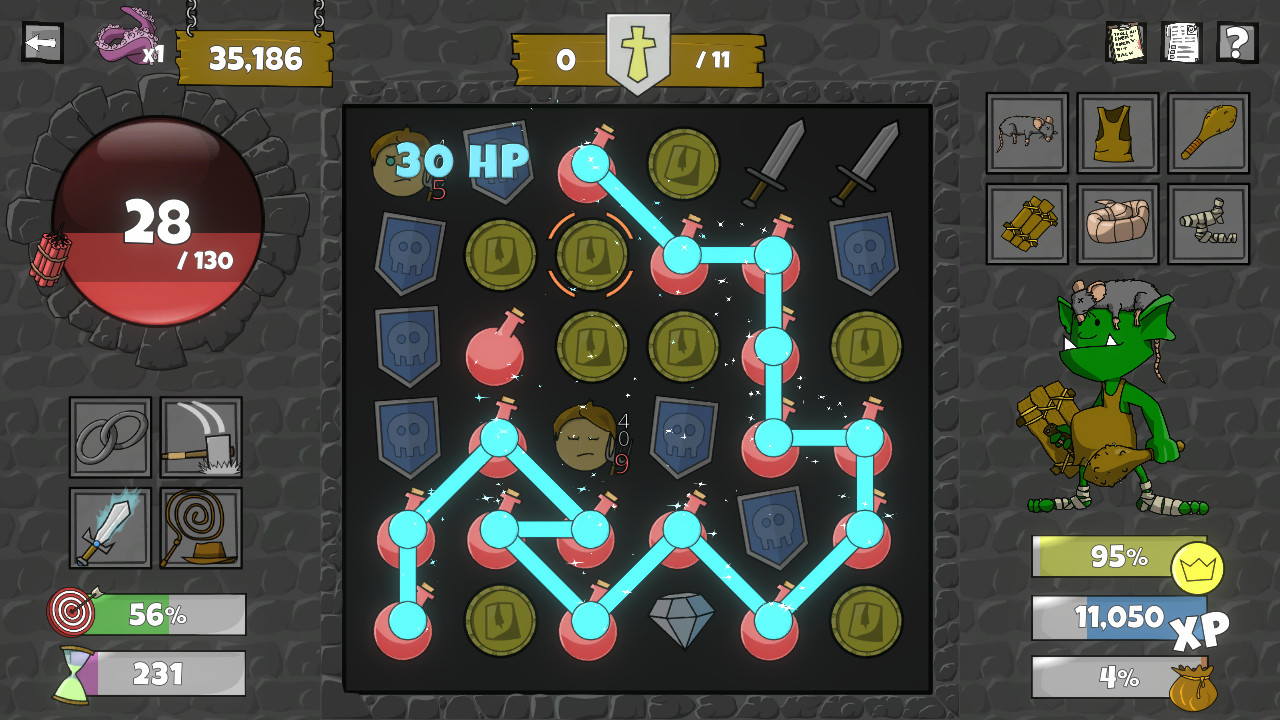The height and width of the screenshot is (720, 1280).
Task: Click the coin tile with orange targeting brackets
Action: click(x=591, y=254)
